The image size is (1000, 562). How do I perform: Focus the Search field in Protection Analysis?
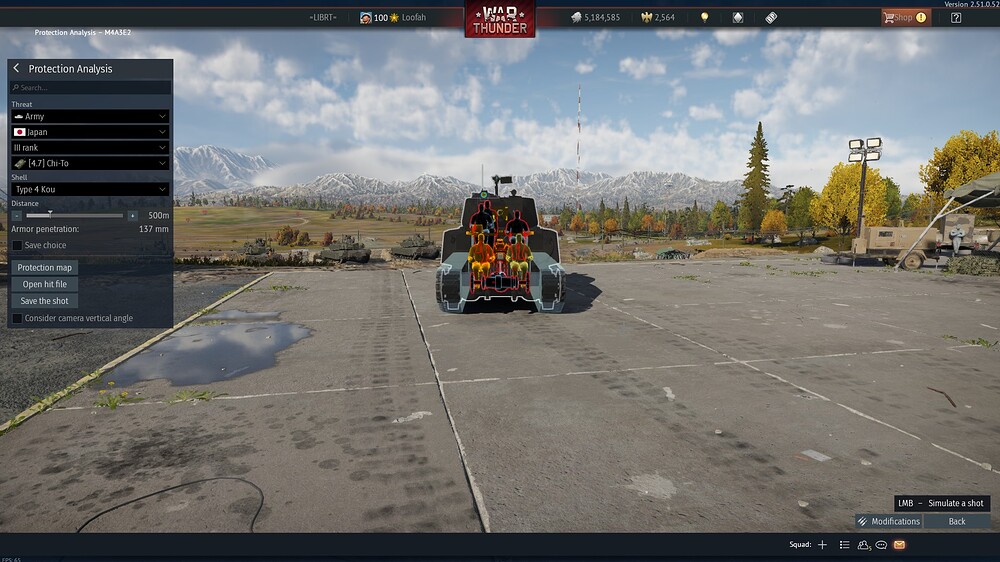[90, 88]
